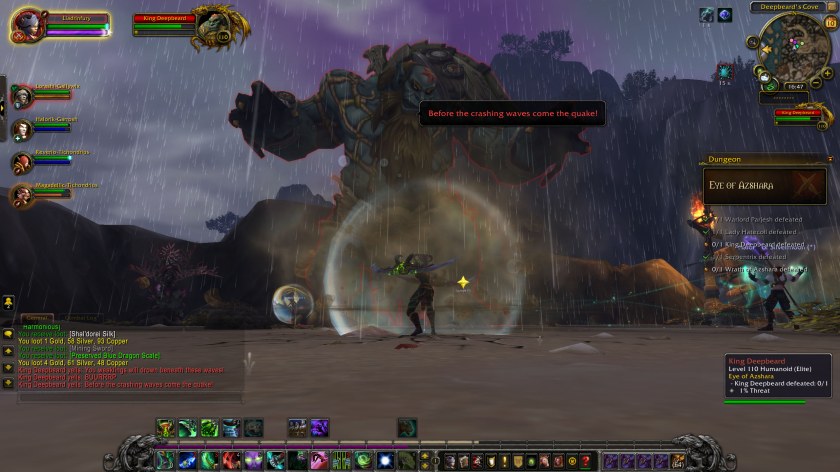Viewport: 840px width, 472px height.
Task: Open the world map toggle above minimap
Action: [x=832, y=7]
